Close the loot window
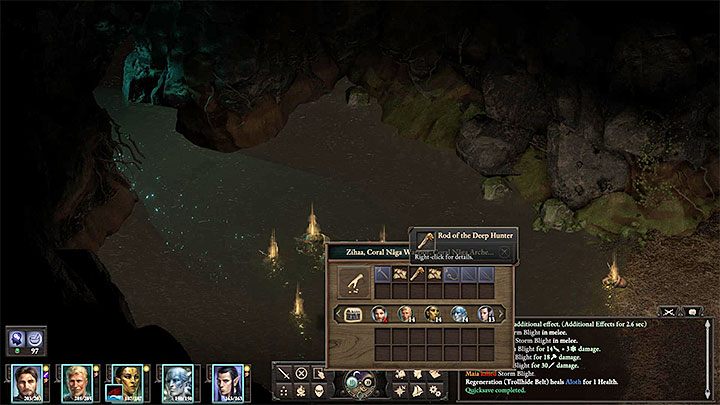Screen dimensions: 720x405 [x=504, y=253]
